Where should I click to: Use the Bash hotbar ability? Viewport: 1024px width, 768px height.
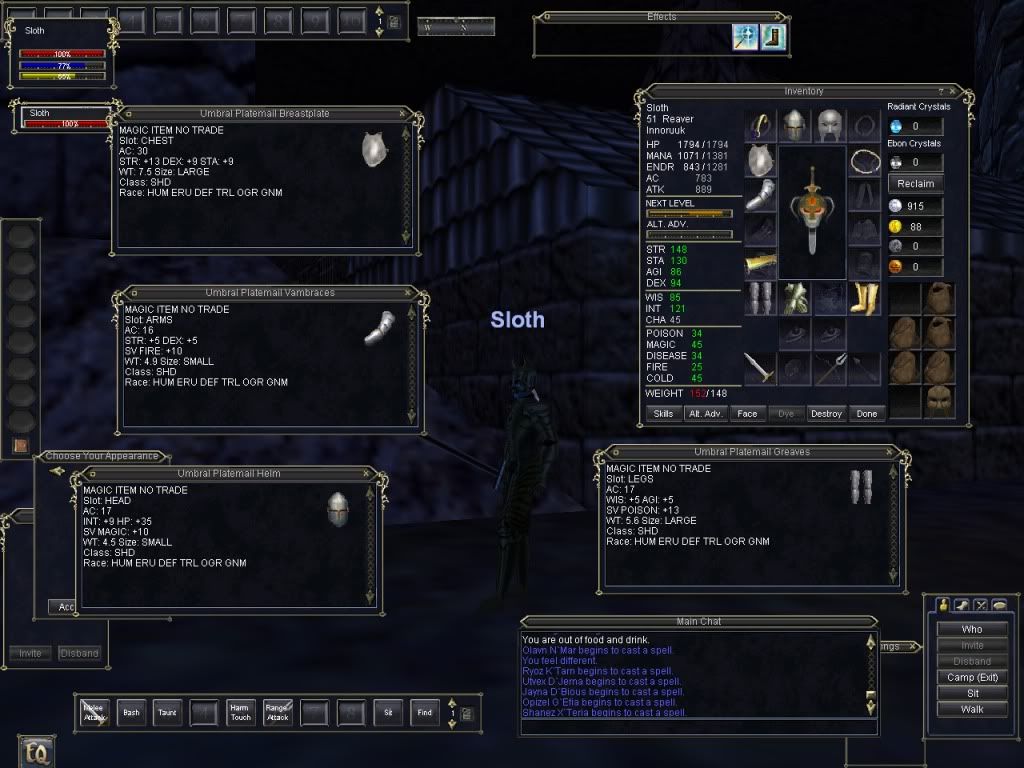pyautogui.click(x=131, y=712)
